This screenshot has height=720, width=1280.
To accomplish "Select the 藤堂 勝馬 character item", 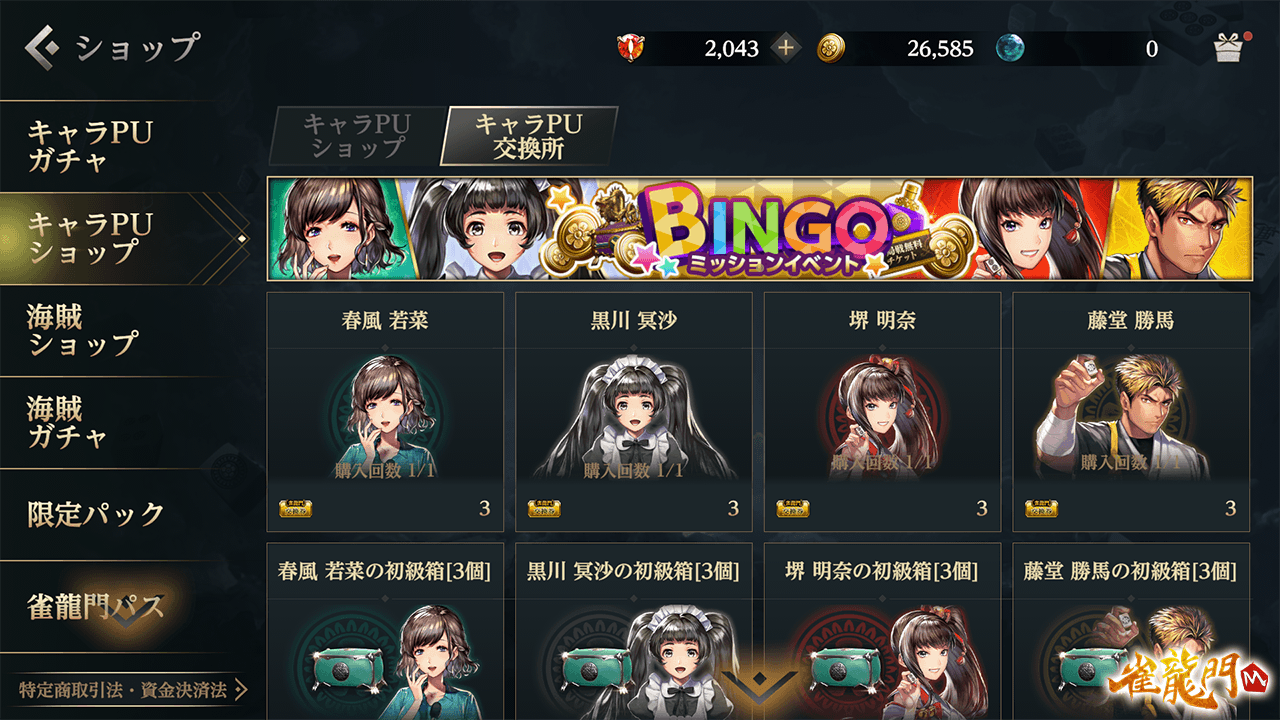I will tap(1131, 411).
